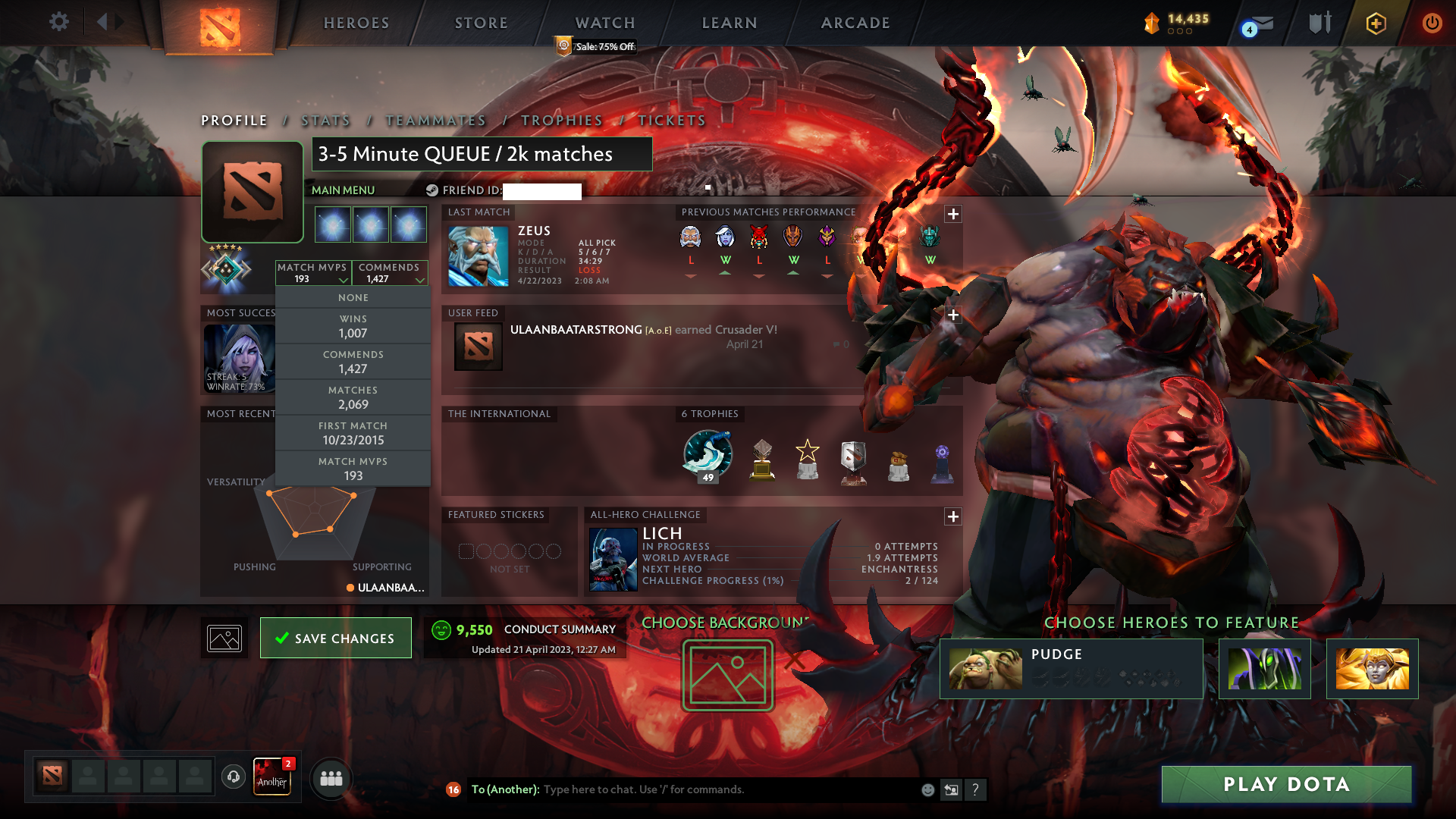Select NONE from the stat selection list

point(353,297)
